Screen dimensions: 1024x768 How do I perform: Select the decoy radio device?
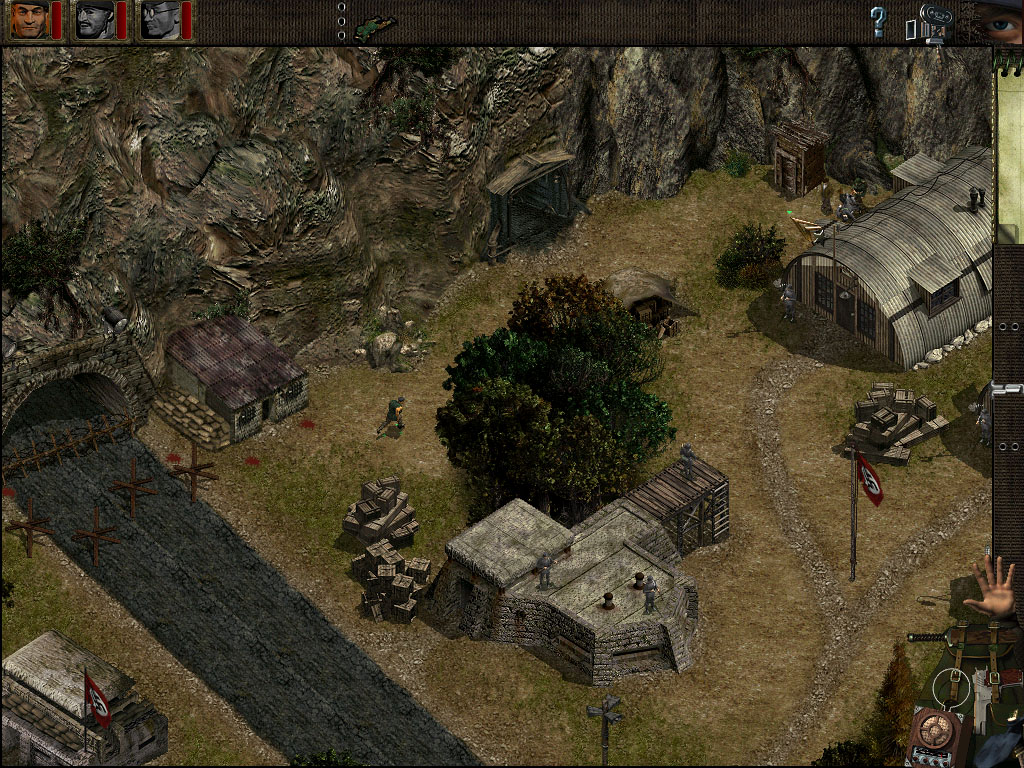(936, 737)
